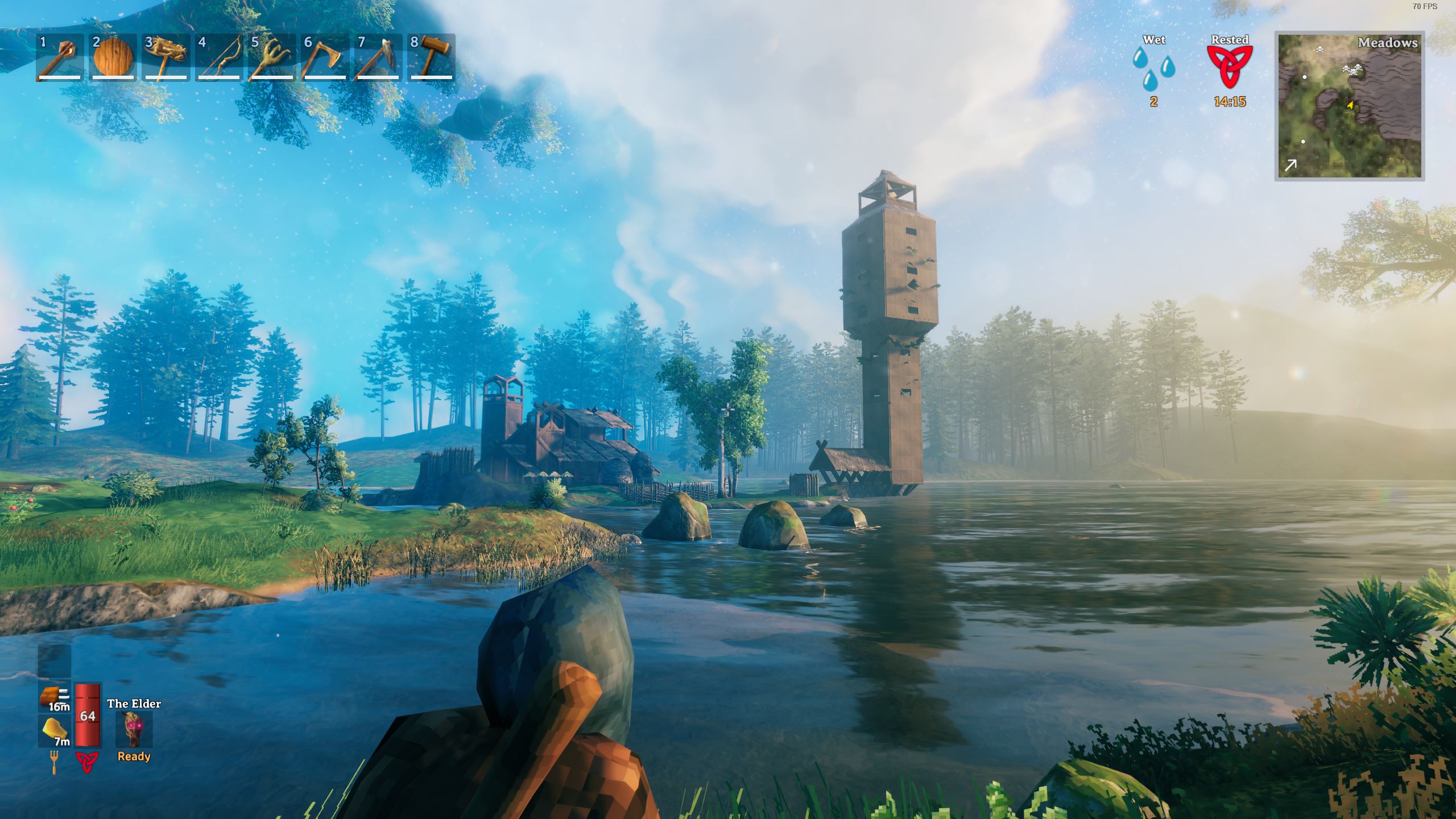The image size is (1456, 819).
Task: Open the Meadows minimap
Action: click(1349, 106)
